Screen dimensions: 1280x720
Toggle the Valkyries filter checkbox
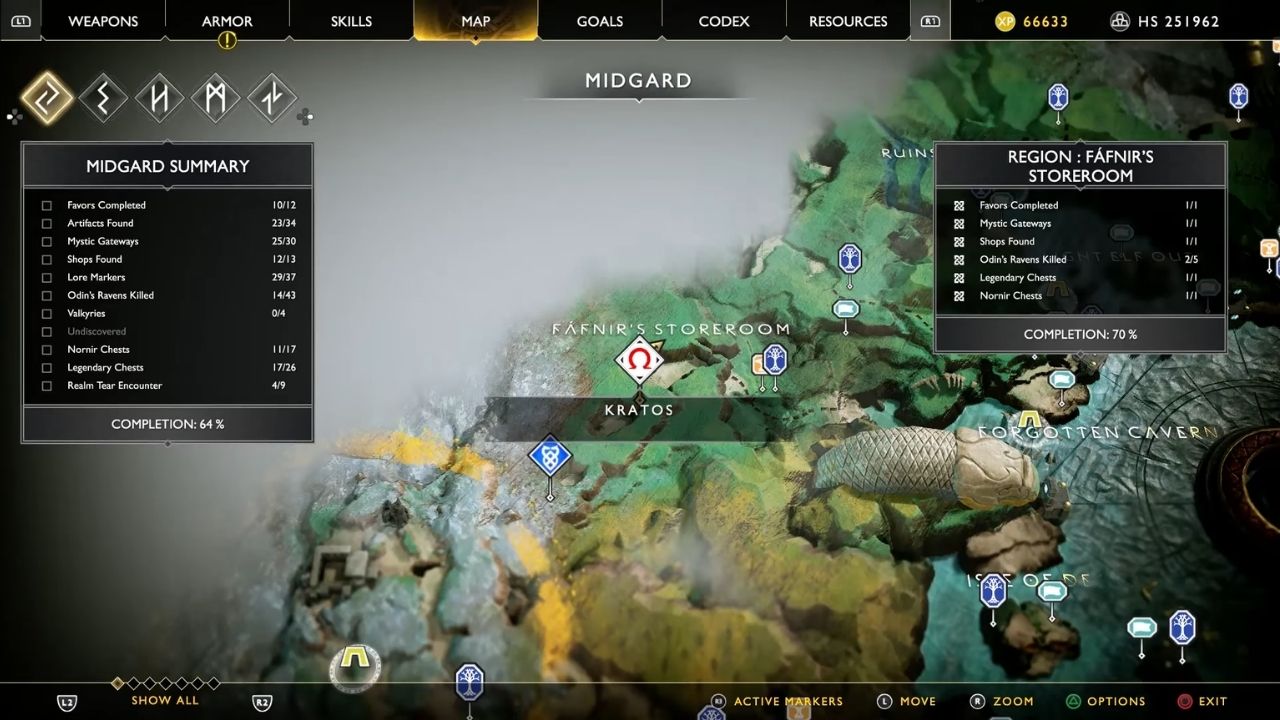pos(47,314)
